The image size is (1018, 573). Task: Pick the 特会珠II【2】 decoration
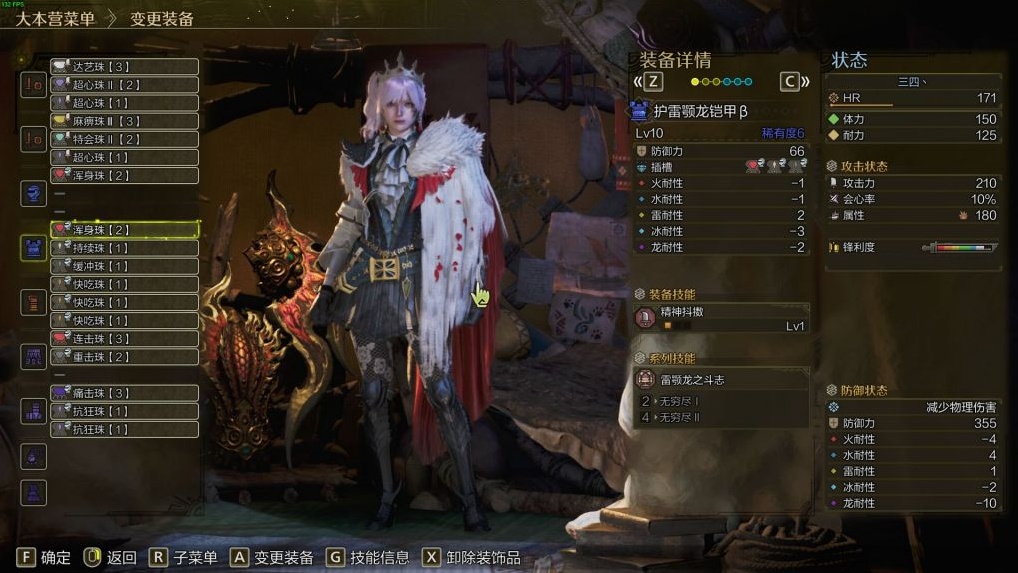click(124, 139)
